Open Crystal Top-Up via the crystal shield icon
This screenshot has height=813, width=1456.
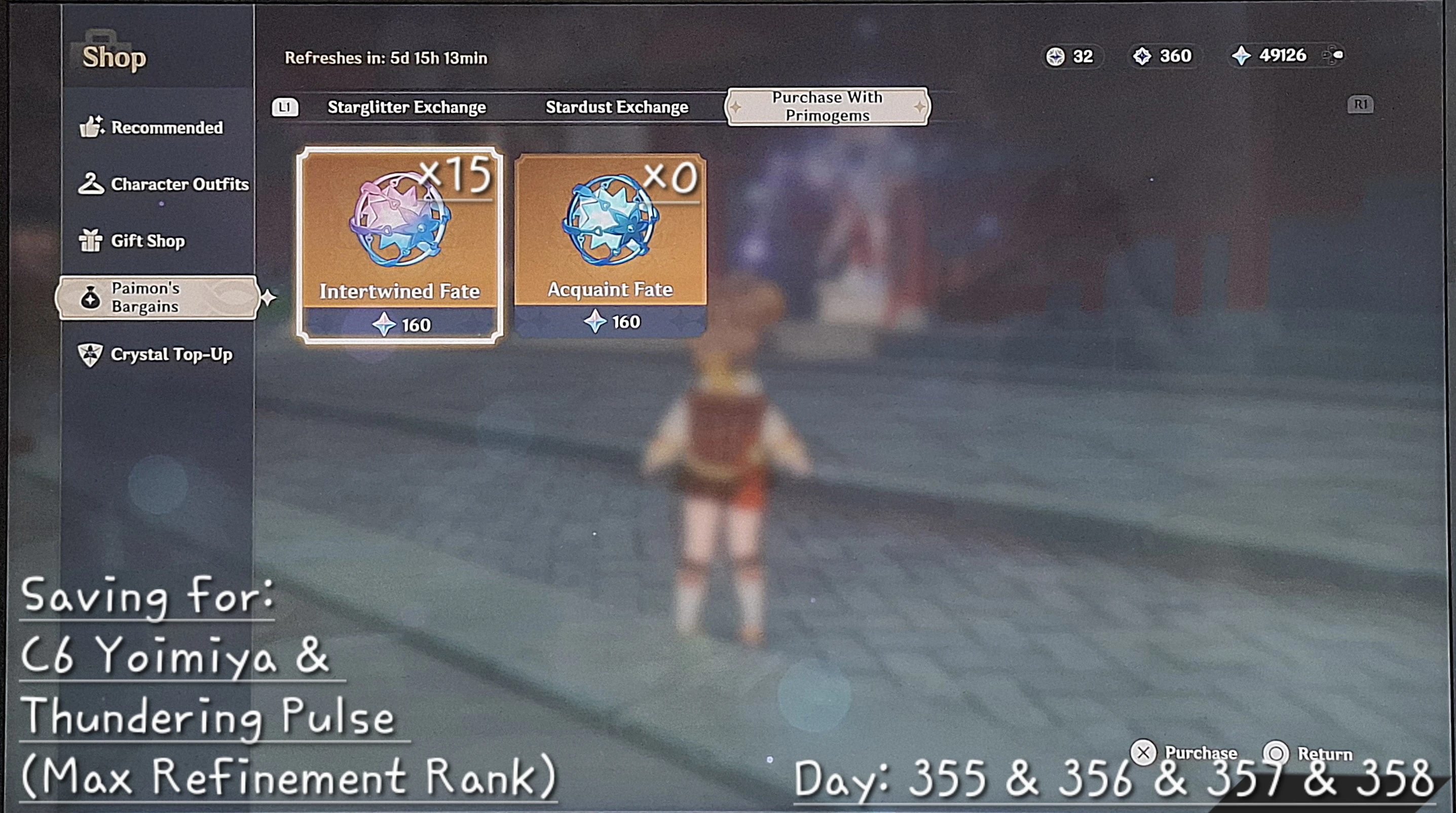(x=90, y=354)
